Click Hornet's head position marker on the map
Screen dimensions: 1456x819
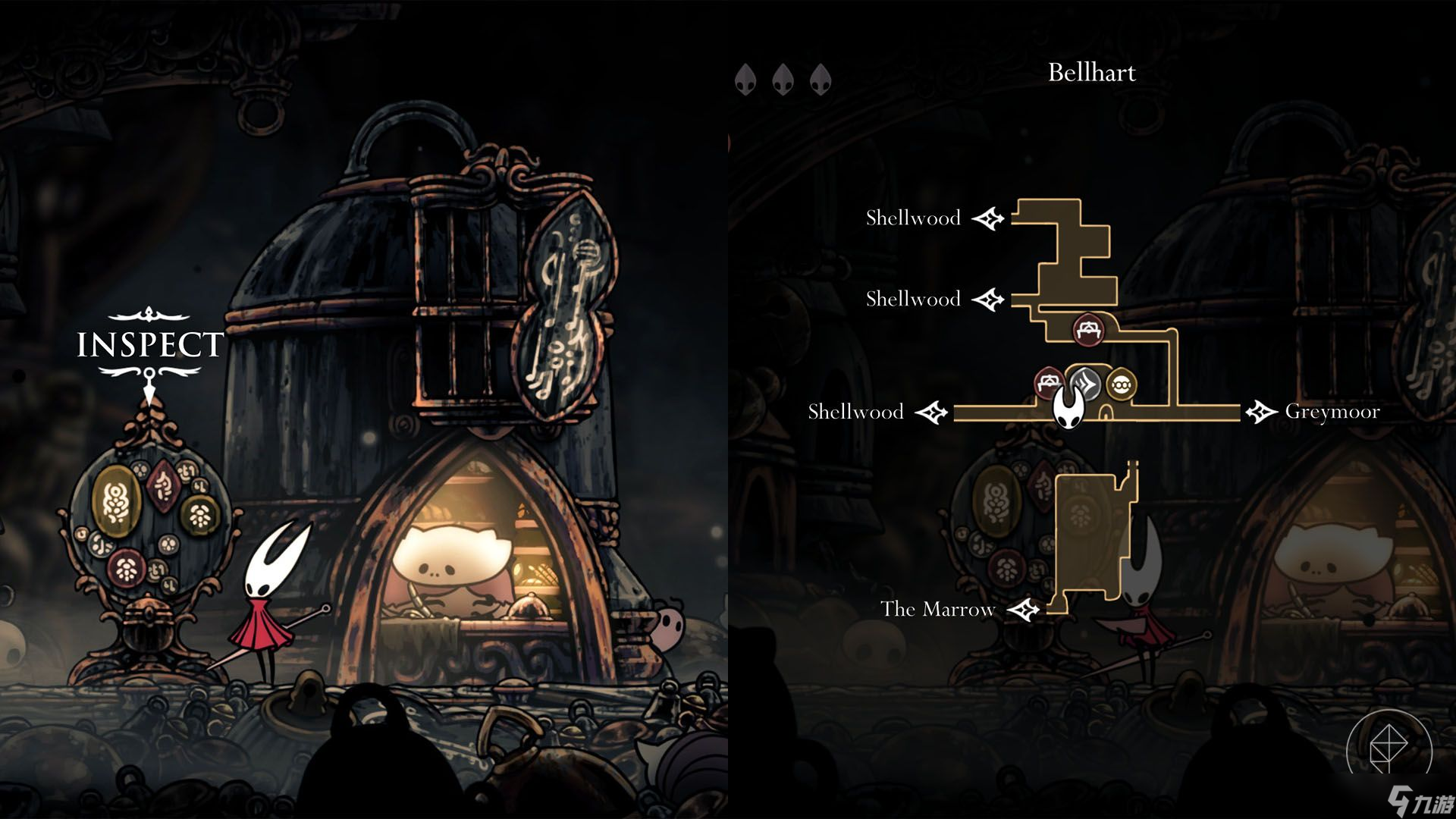point(1068,410)
